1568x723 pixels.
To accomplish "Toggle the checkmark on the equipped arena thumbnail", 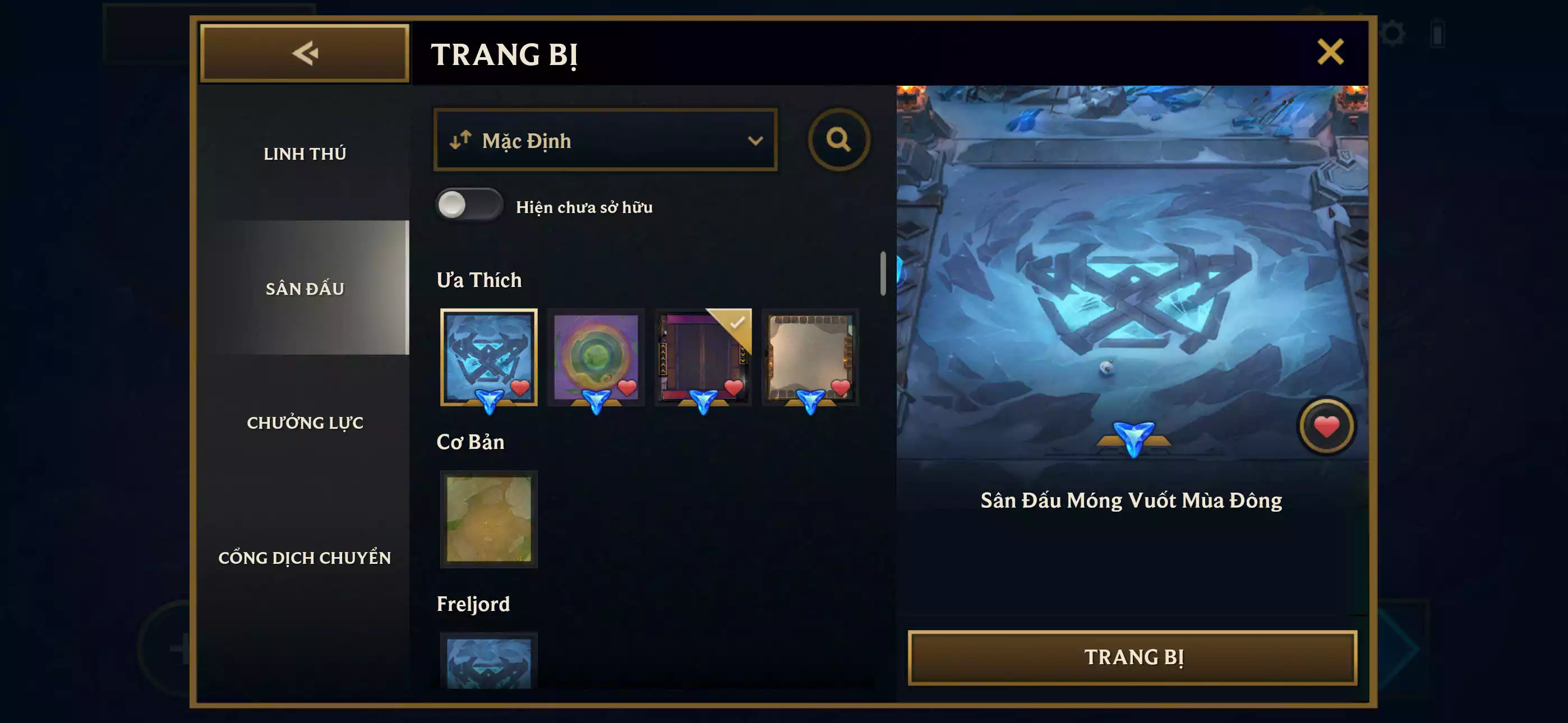I will (738, 325).
